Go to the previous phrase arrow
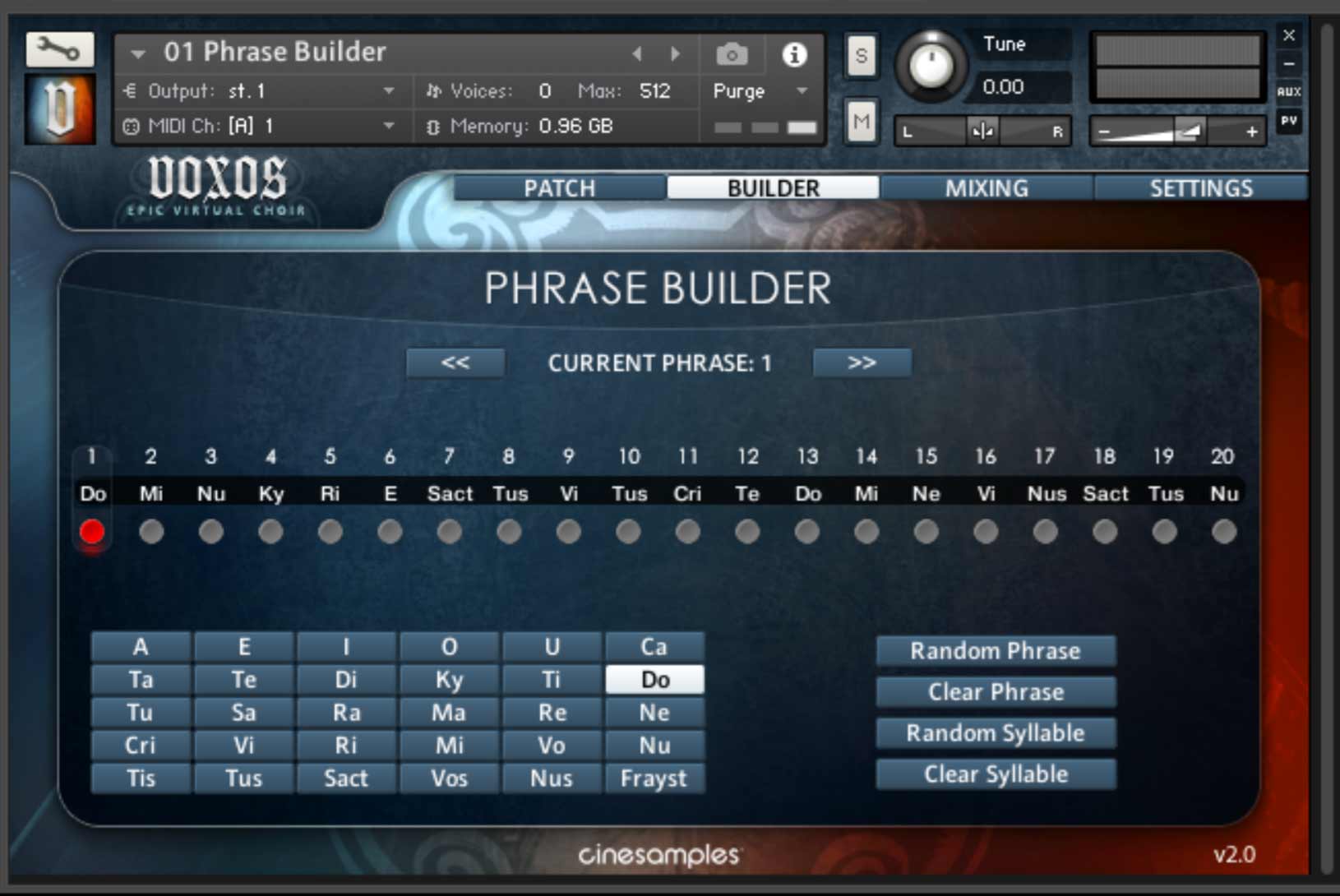This screenshot has height=896, width=1340. 455,363
